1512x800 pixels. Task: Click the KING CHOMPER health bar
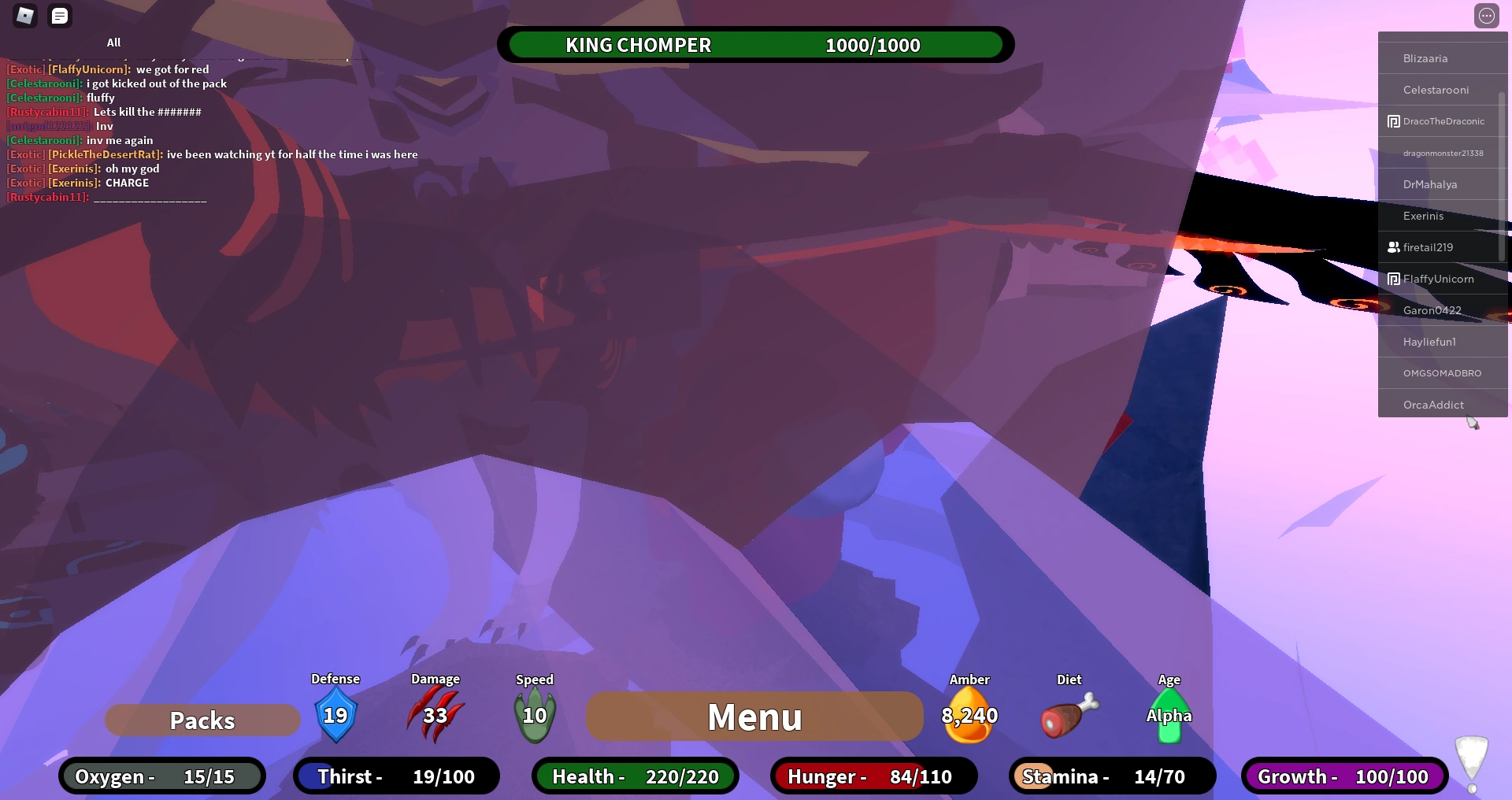(754, 45)
